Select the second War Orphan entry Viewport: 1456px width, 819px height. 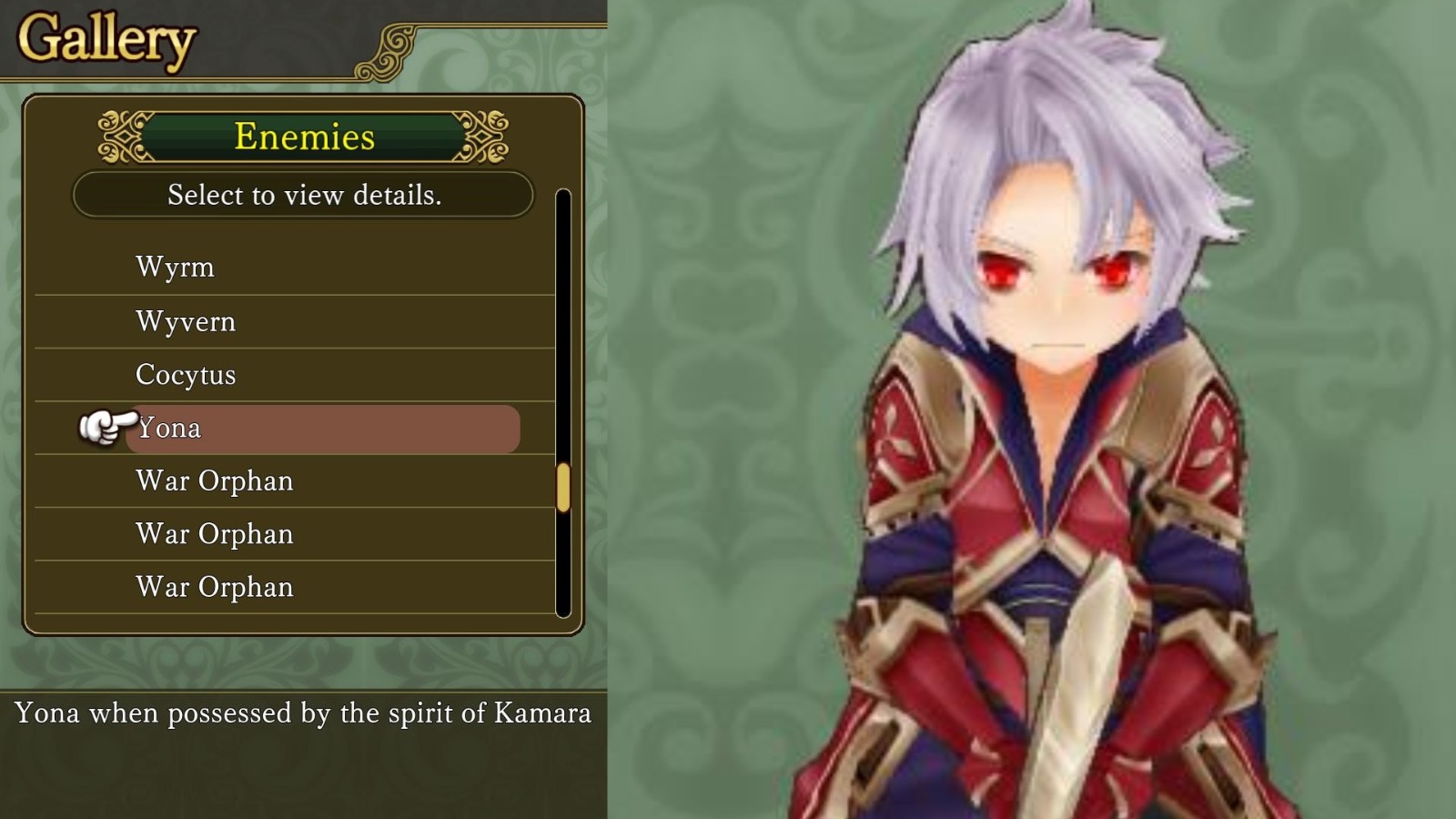coord(213,533)
